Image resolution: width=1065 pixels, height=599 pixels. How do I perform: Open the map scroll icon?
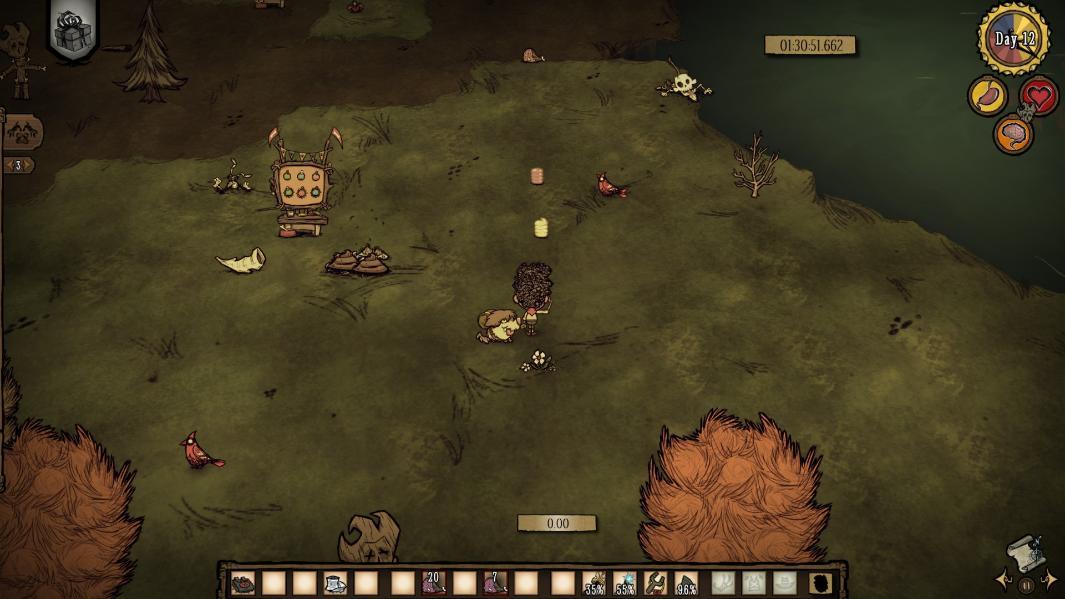(x=1025, y=551)
